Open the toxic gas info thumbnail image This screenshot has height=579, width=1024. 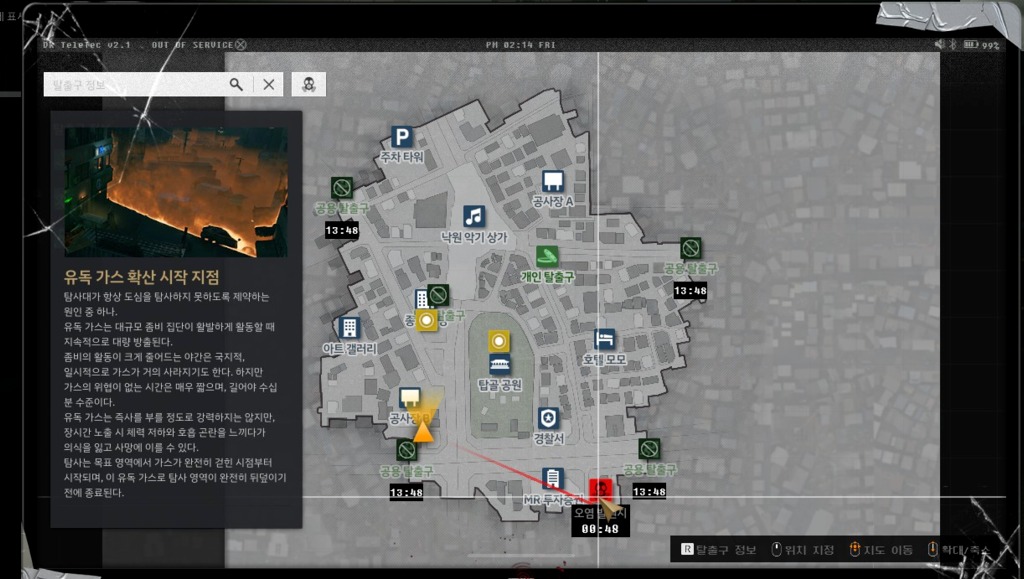(x=176, y=192)
